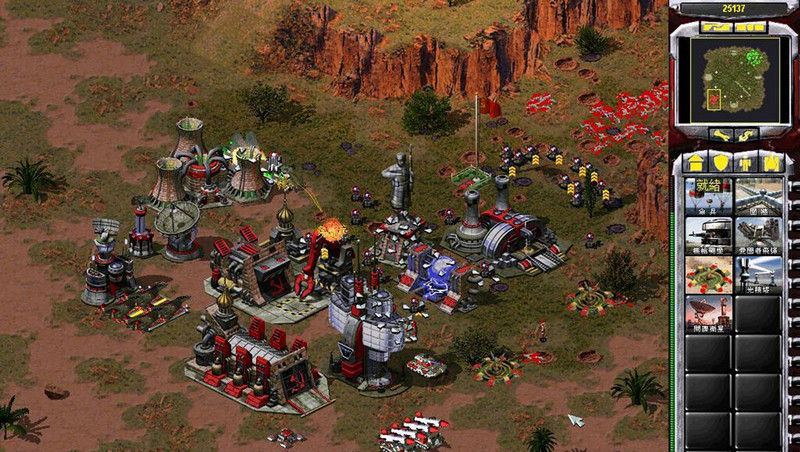
Task: Select the sentry gun bunker icon
Action: (708, 236)
